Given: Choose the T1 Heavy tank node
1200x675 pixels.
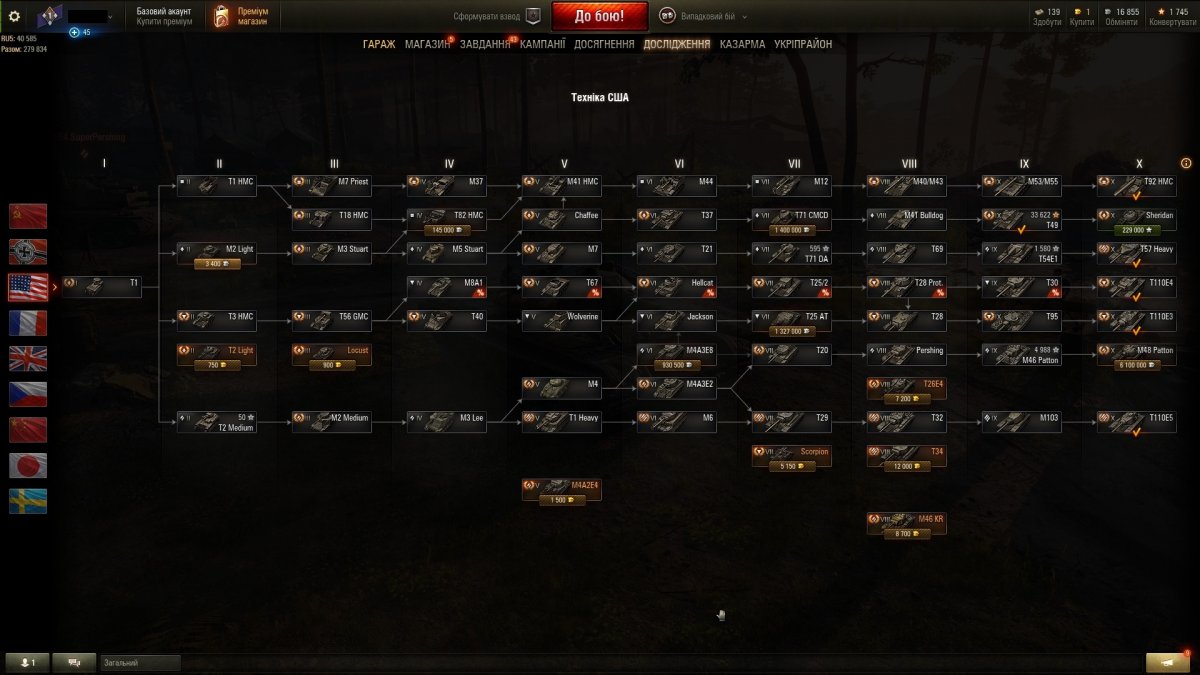Looking at the screenshot, I should tap(561, 422).
